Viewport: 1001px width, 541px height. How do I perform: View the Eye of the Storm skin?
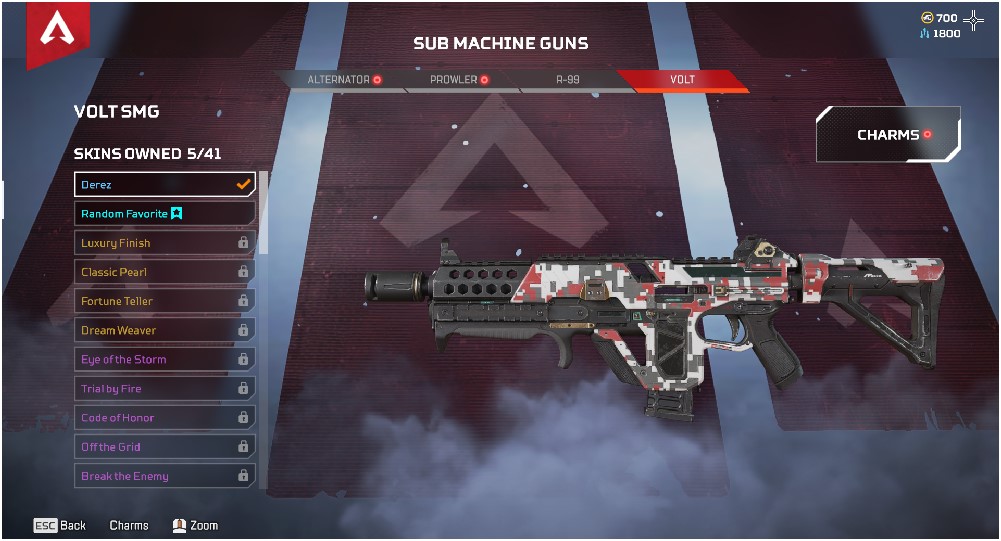coord(165,359)
